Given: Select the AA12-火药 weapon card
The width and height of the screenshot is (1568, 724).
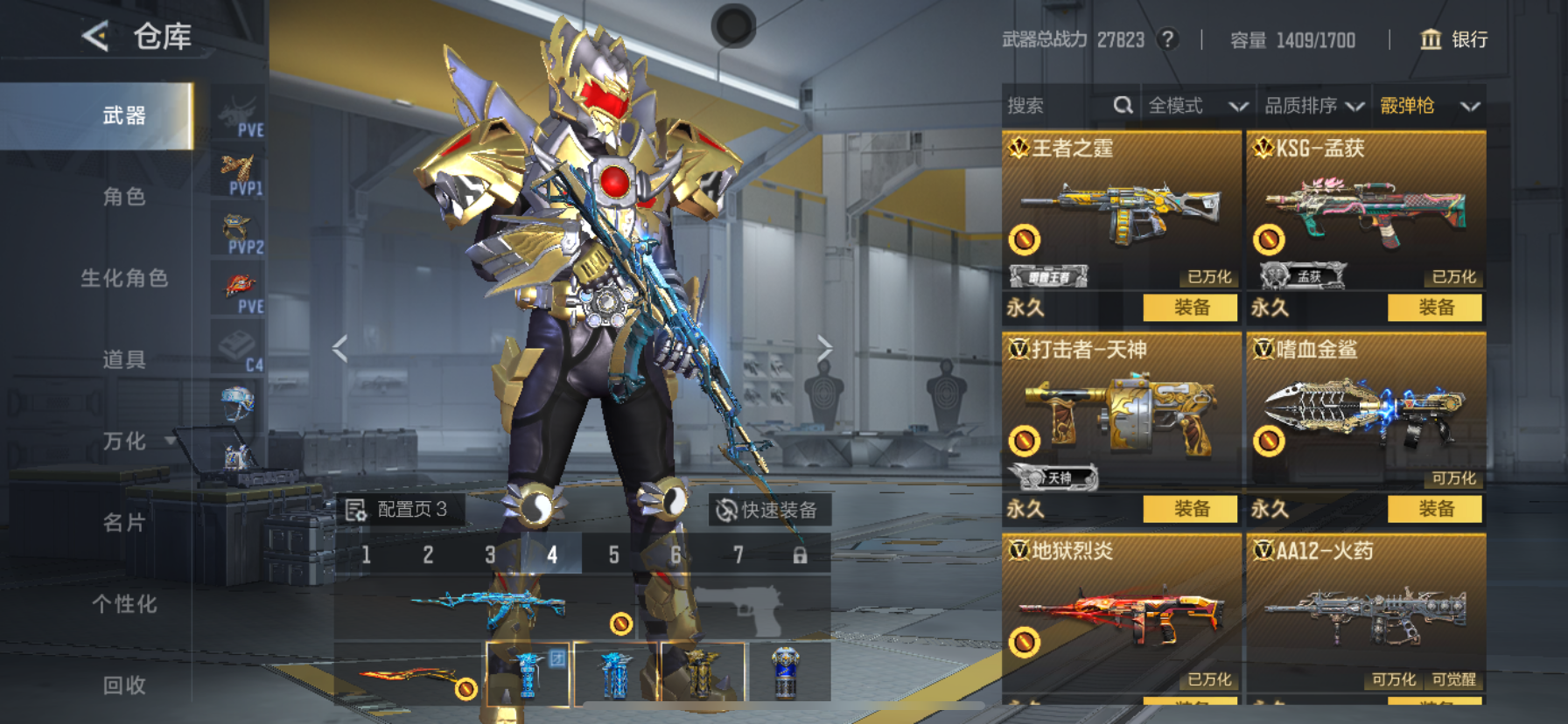Looking at the screenshot, I should click(1366, 612).
